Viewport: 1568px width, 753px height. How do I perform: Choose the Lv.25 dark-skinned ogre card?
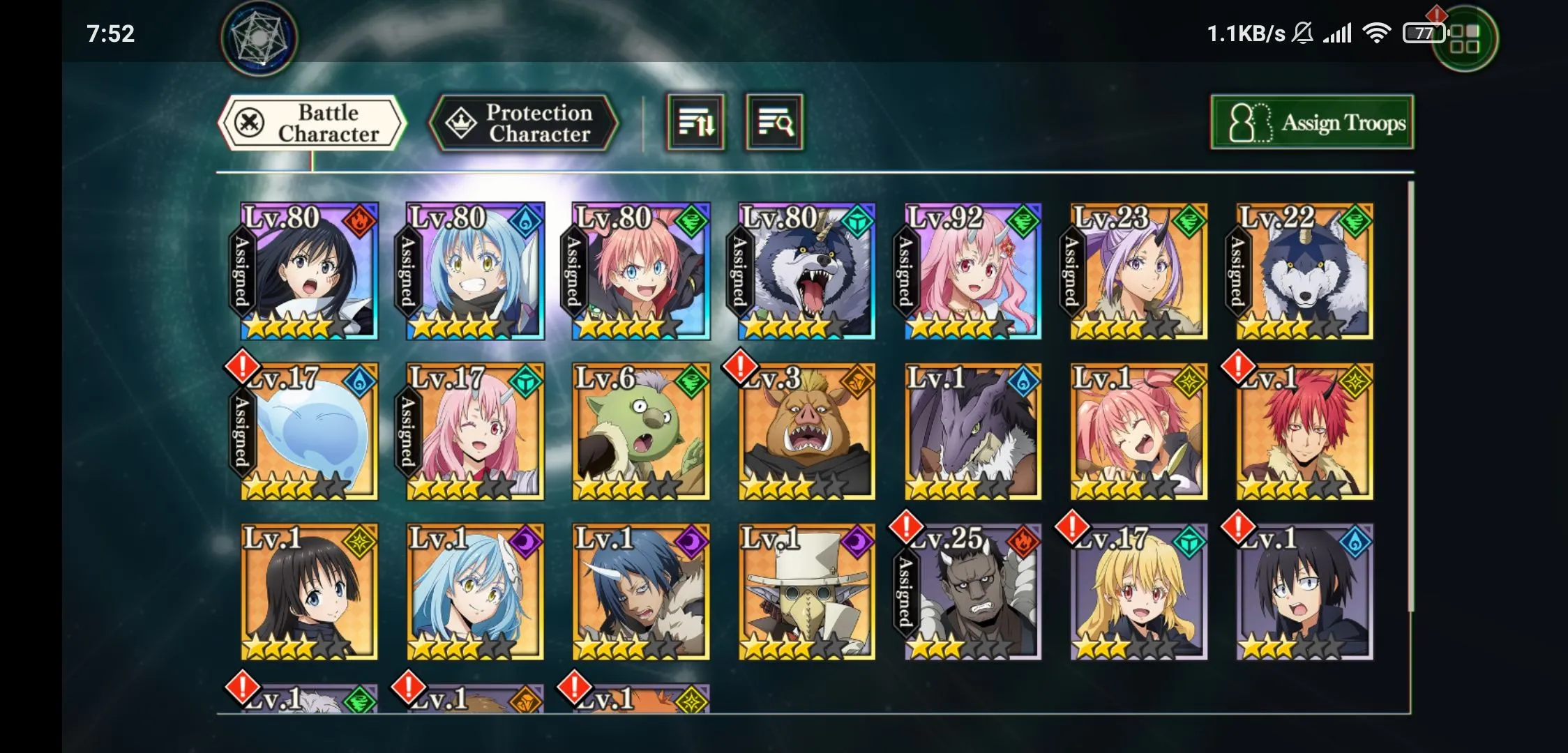pos(973,593)
